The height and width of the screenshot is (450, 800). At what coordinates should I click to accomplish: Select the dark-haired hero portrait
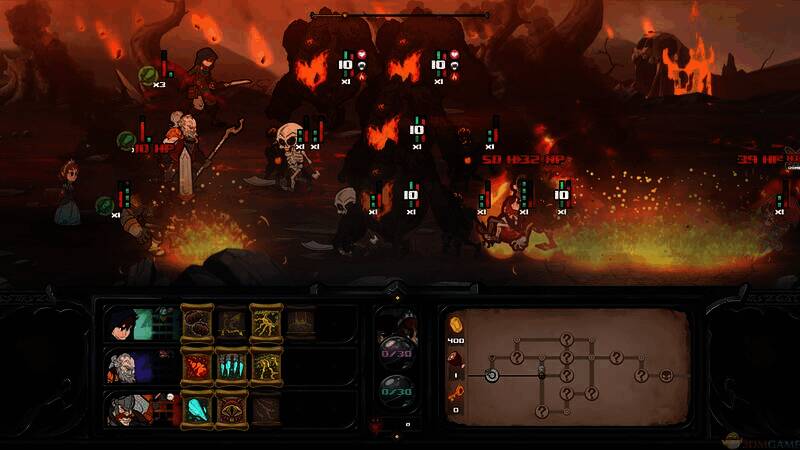coord(121,324)
